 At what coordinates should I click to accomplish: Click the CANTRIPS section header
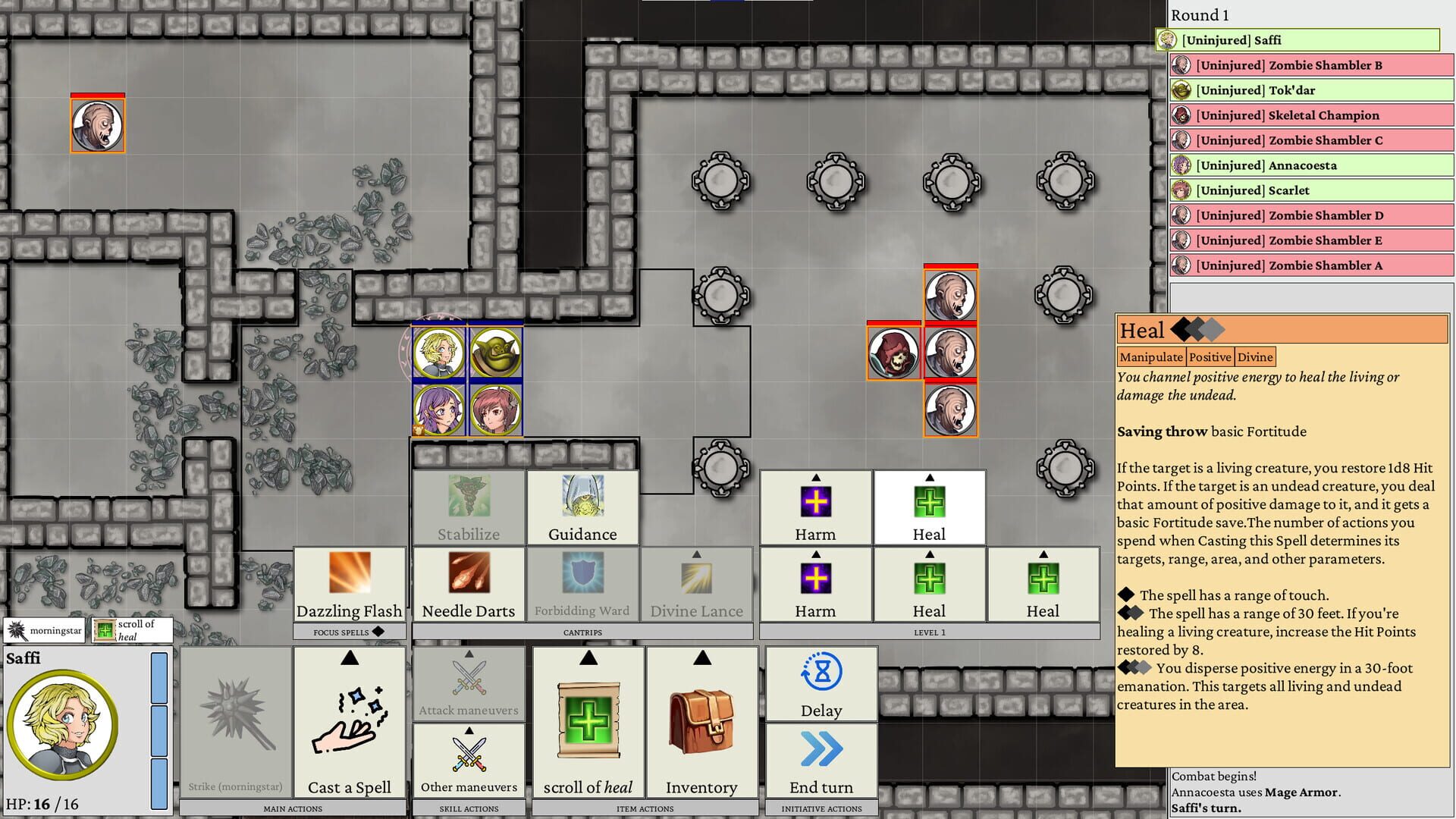(x=582, y=632)
